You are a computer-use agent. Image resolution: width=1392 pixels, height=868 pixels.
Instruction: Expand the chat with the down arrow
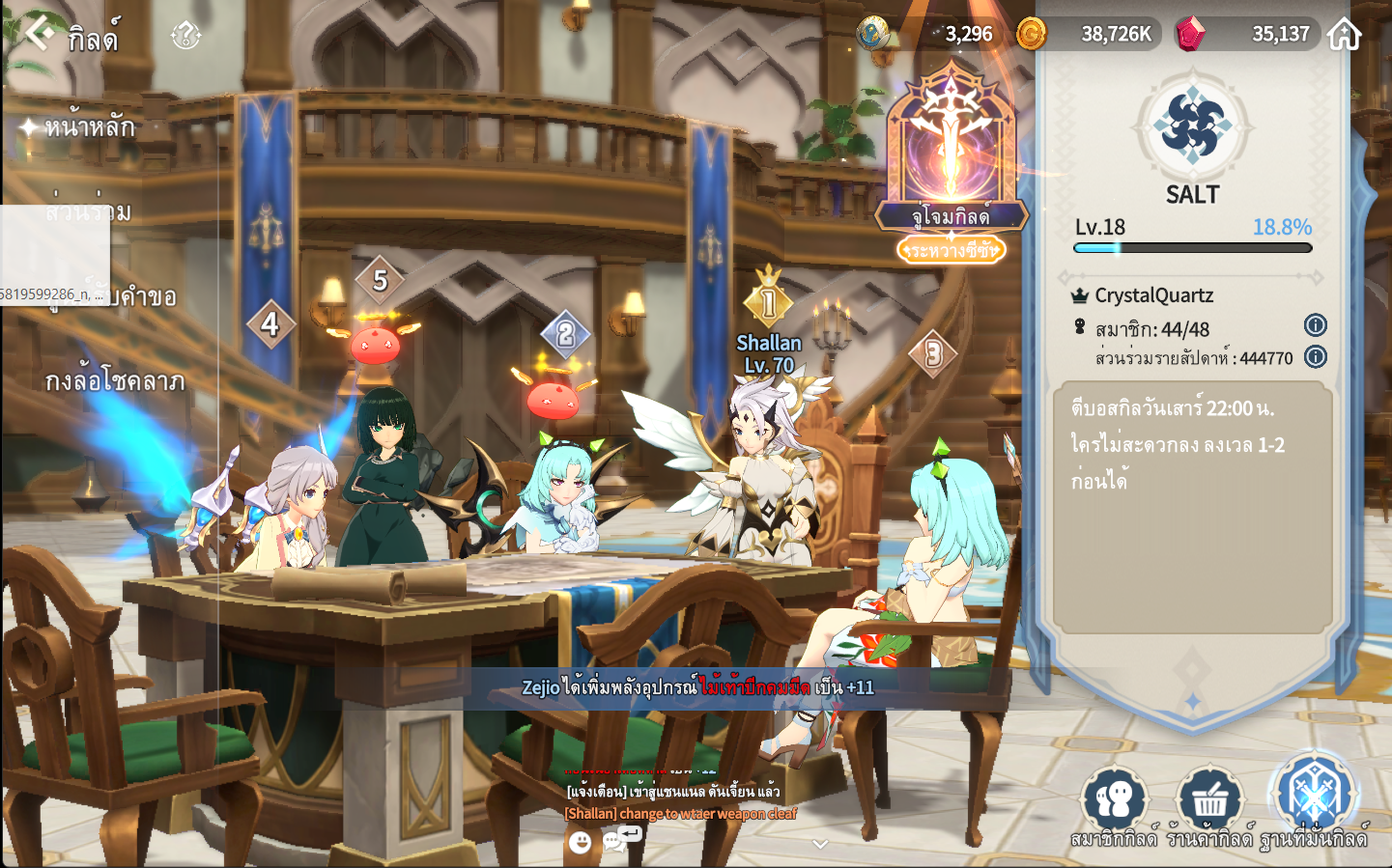click(820, 844)
